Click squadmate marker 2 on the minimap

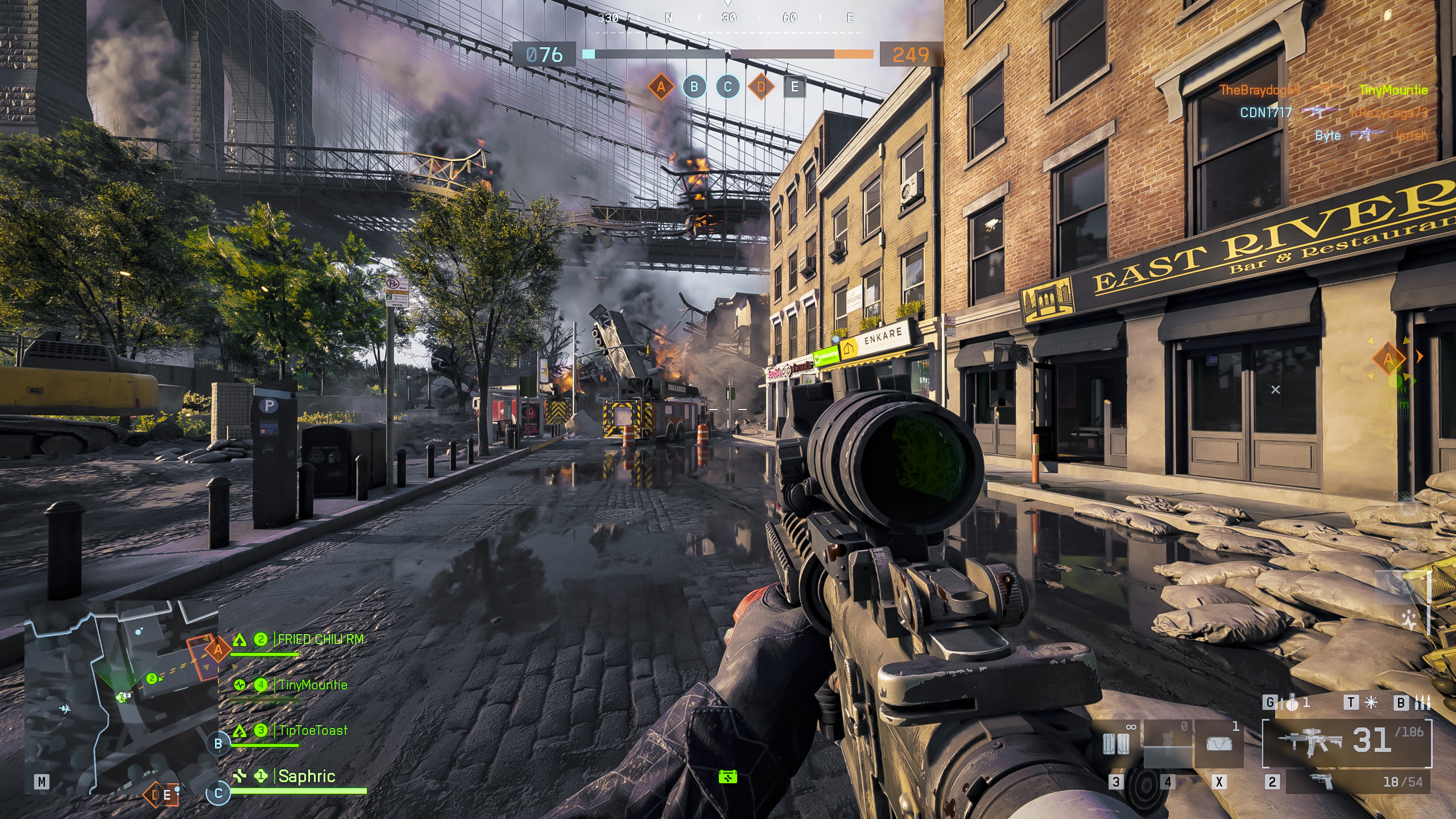152,679
